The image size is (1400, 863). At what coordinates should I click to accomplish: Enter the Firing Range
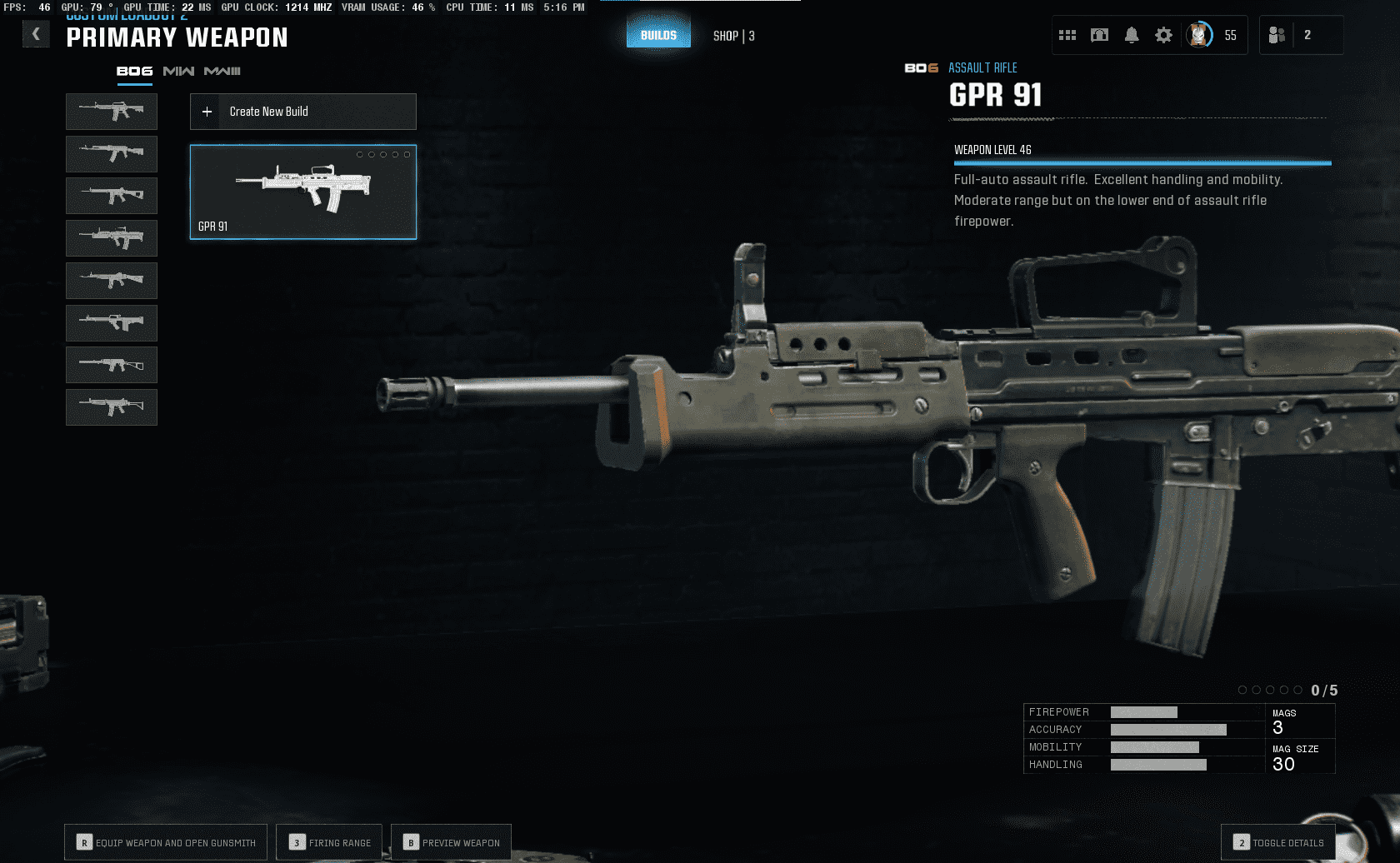(329, 842)
